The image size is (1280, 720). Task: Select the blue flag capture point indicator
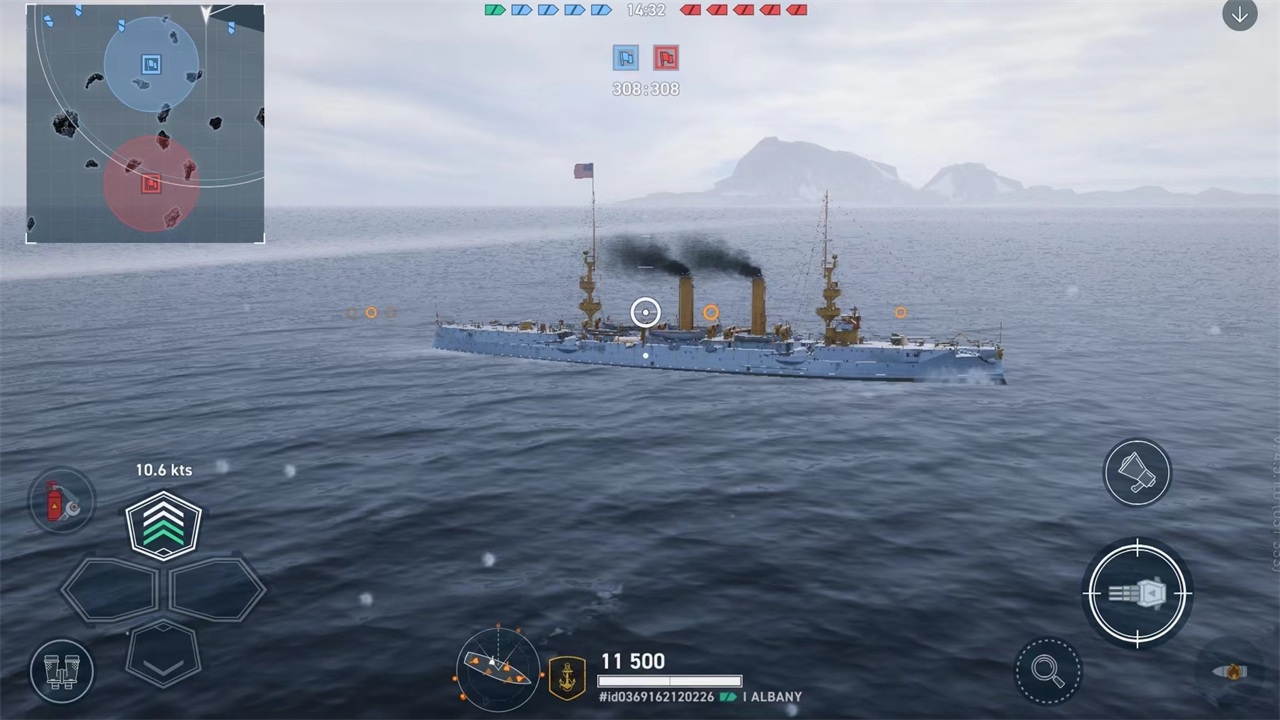pyautogui.click(x=626, y=58)
